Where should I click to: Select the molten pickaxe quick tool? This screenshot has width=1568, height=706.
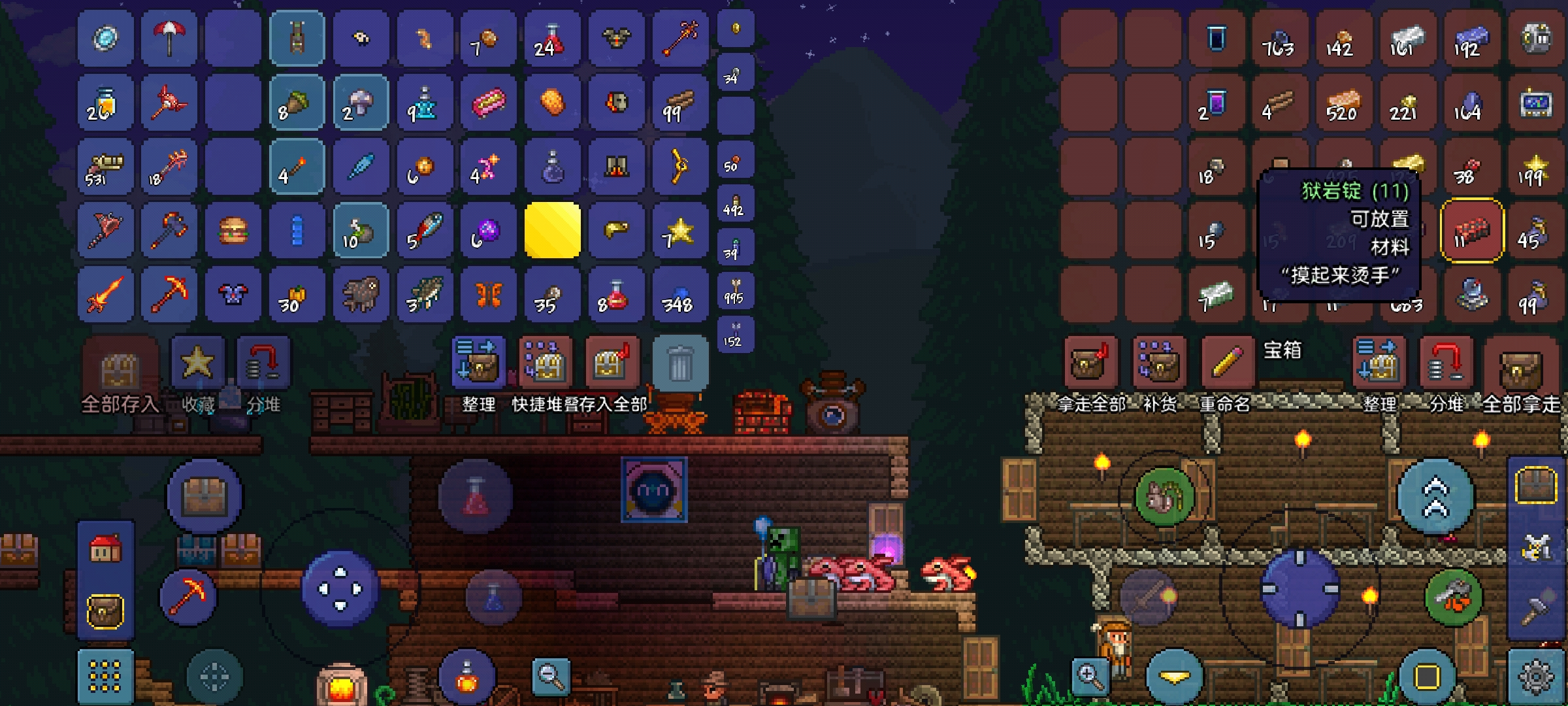[x=188, y=596]
